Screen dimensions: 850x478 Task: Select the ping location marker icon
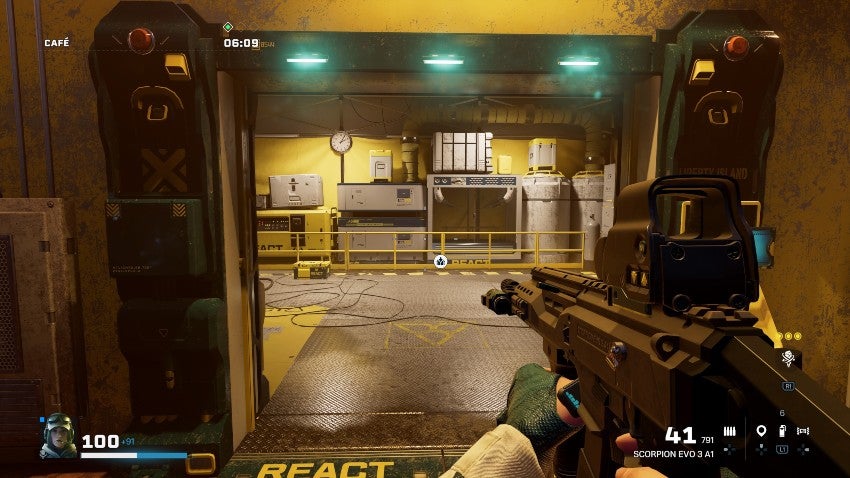point(761,431)
